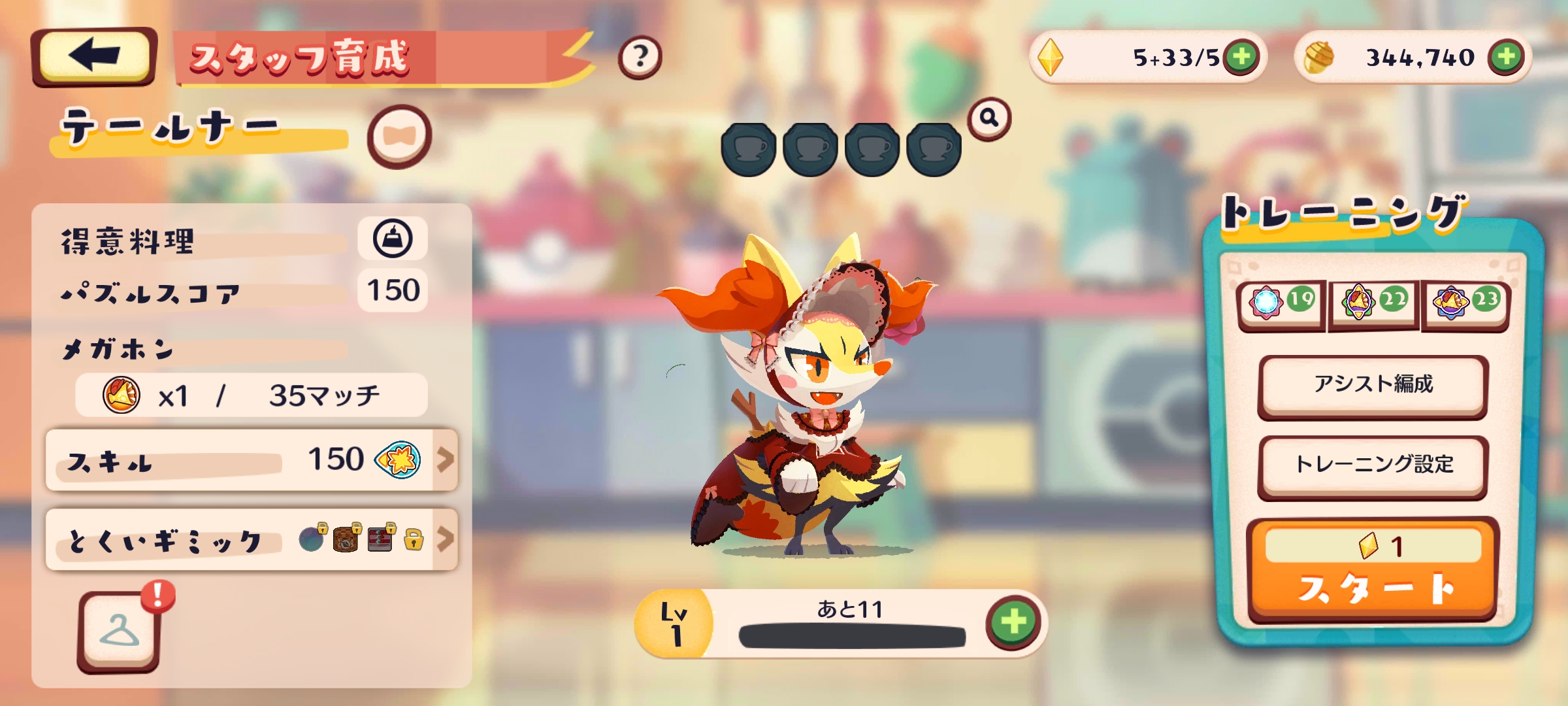The height and width of the screenshot is (706, 1568).
Task: Add more golden acorns with plus button
Action: pyautogui.click(x=1507, y=58)
